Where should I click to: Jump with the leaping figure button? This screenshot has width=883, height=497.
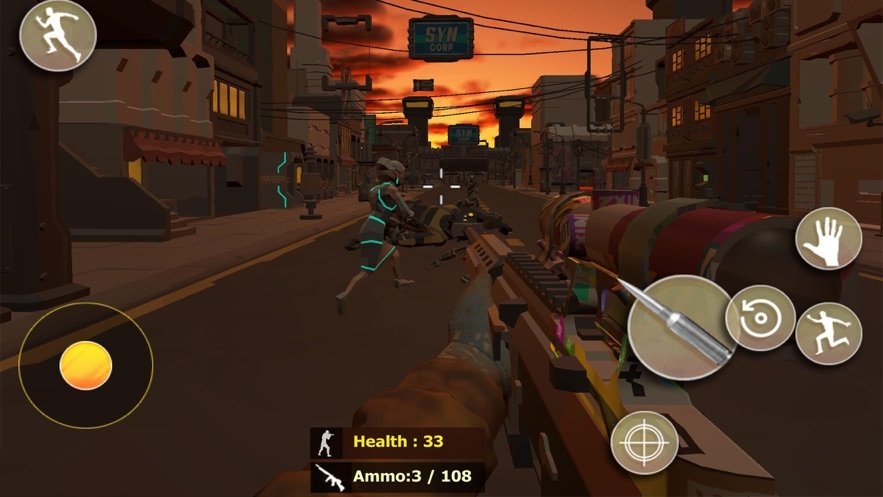828,334
